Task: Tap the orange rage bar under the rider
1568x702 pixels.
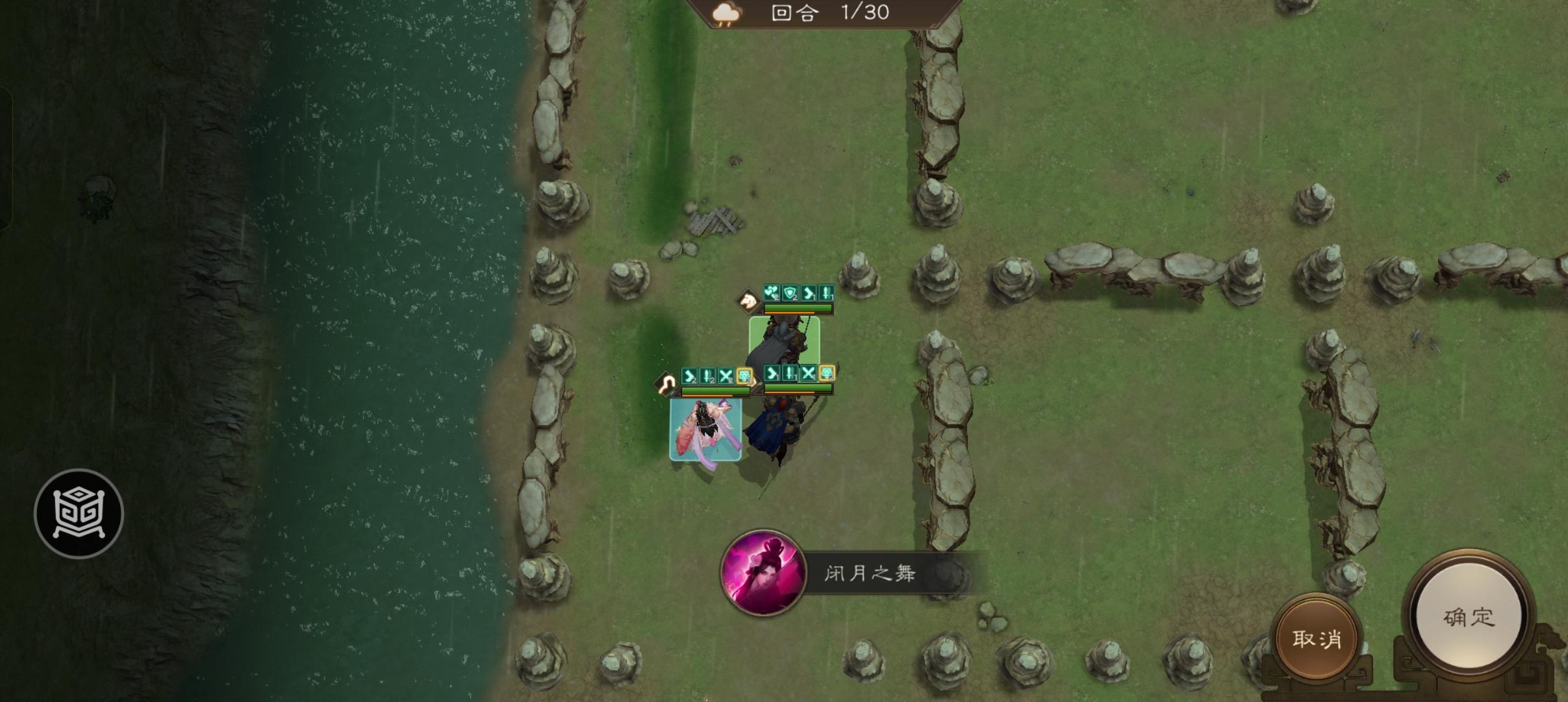Action: pos(789,312)
